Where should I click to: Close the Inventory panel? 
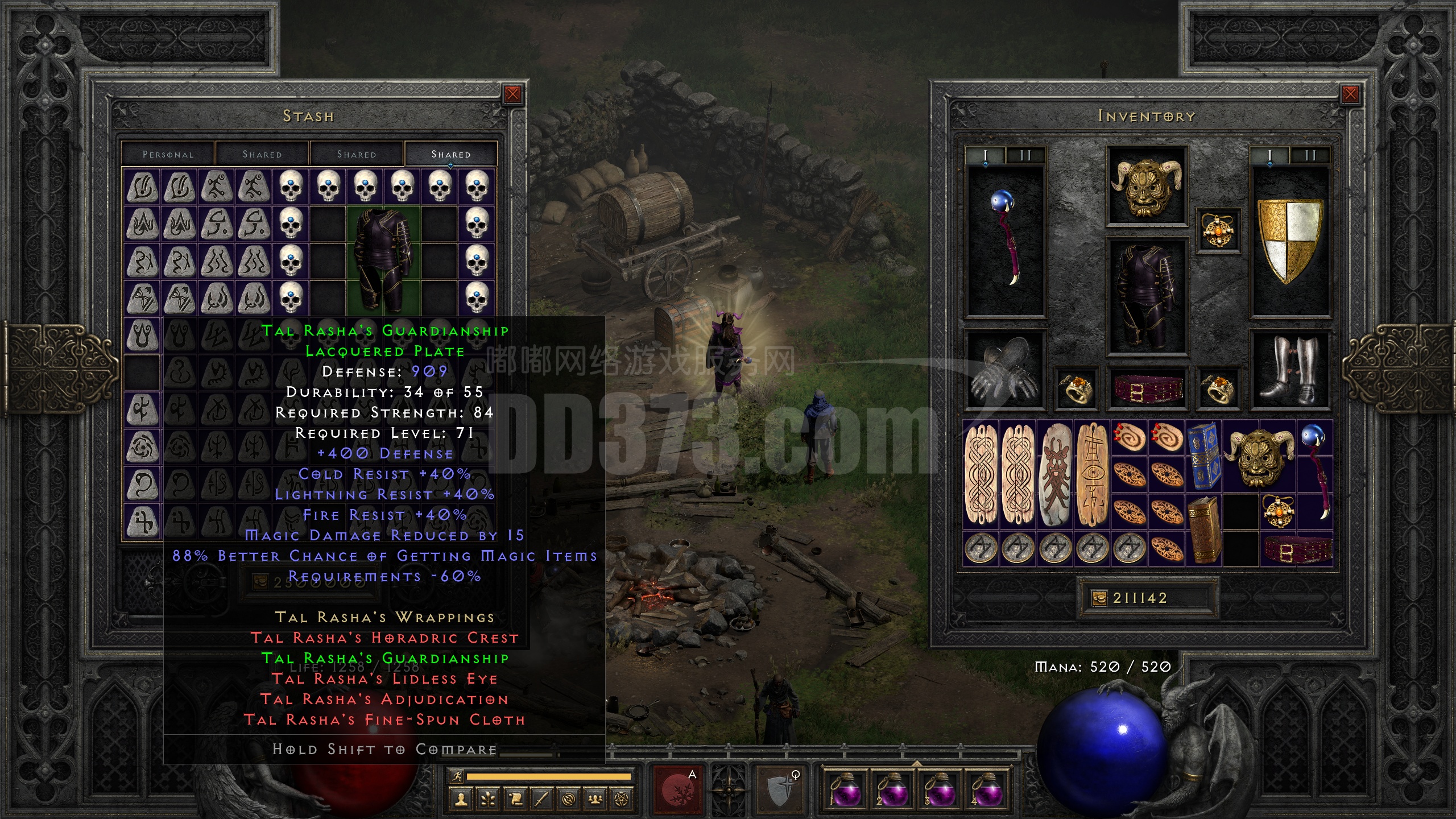1350,94
